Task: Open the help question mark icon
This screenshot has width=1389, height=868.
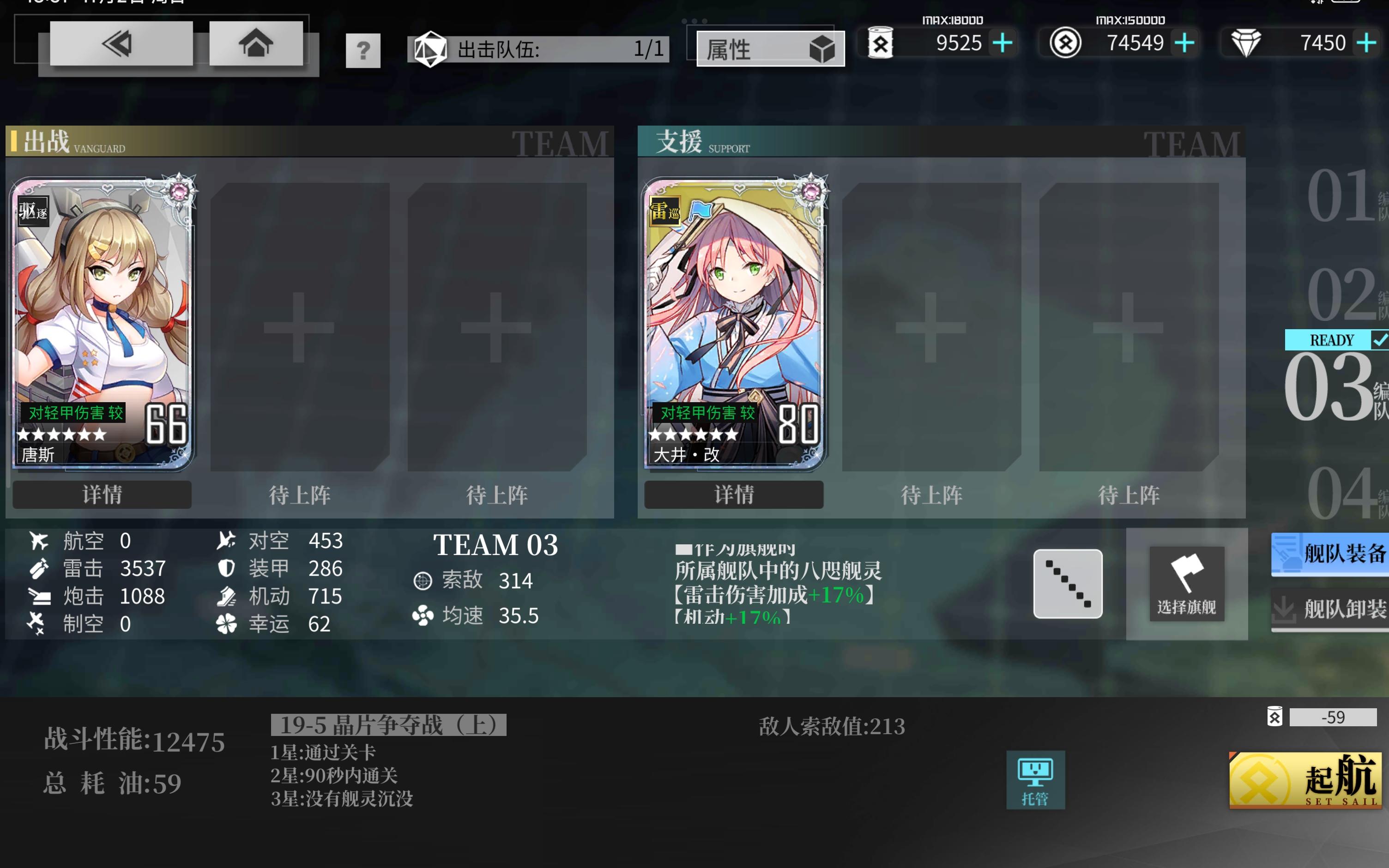Action: point(363,50)
